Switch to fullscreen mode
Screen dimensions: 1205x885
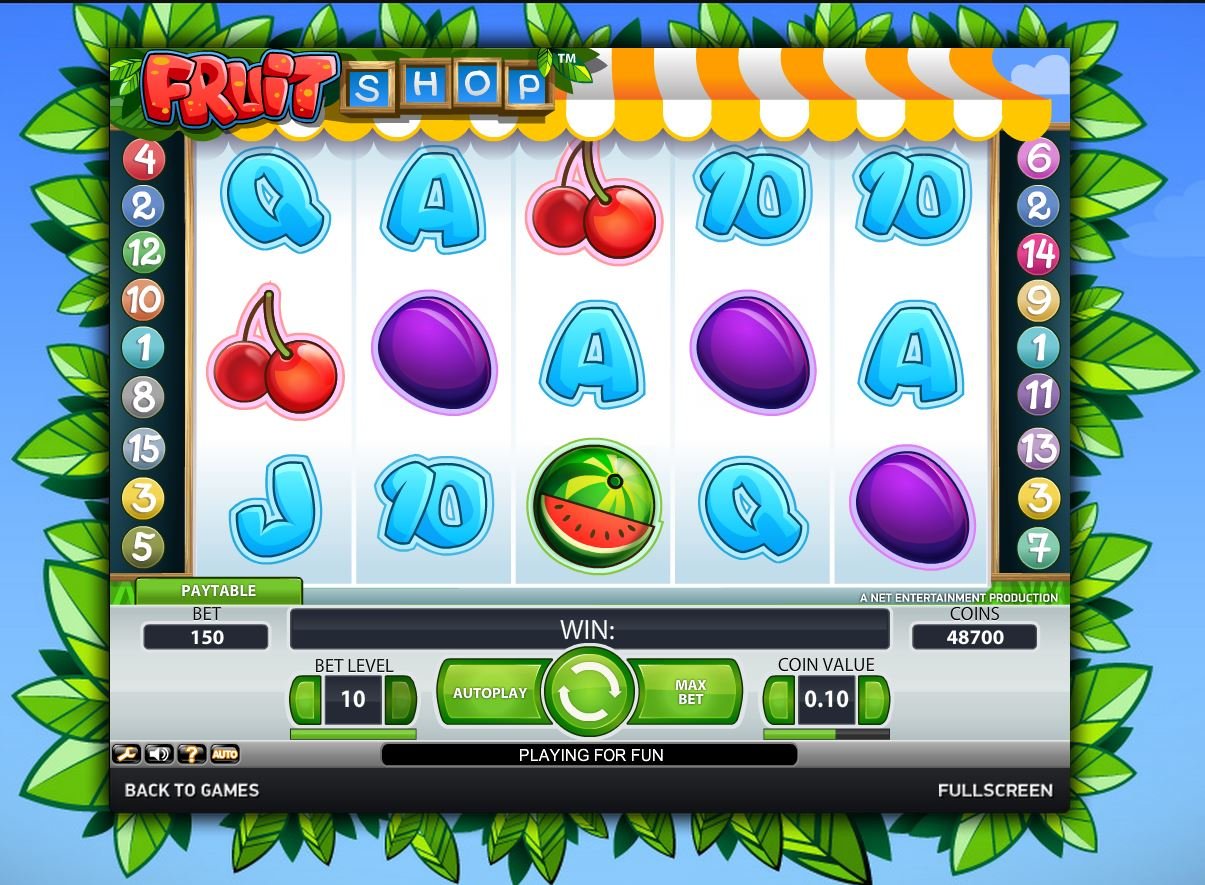point(994,790)
